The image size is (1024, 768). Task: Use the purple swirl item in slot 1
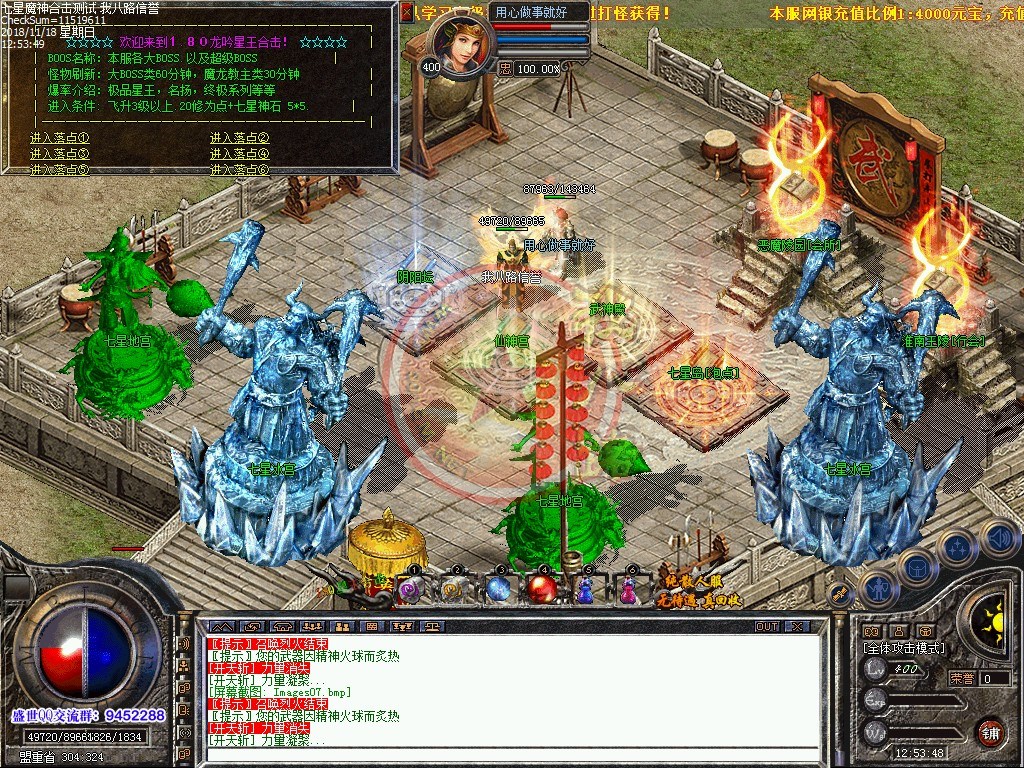pos(411,590)
